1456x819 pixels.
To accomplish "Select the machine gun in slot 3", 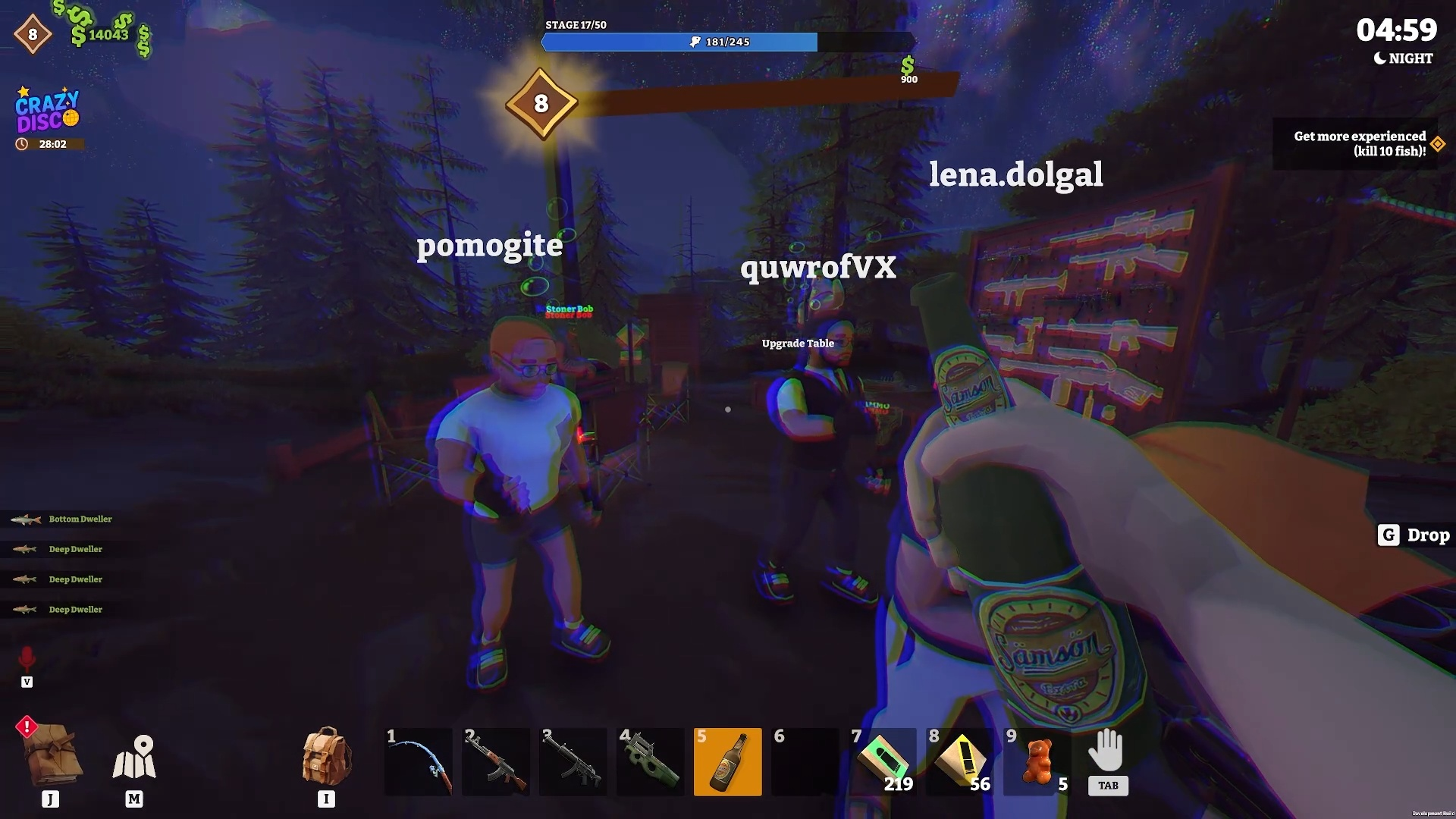I will coord(573,761).
